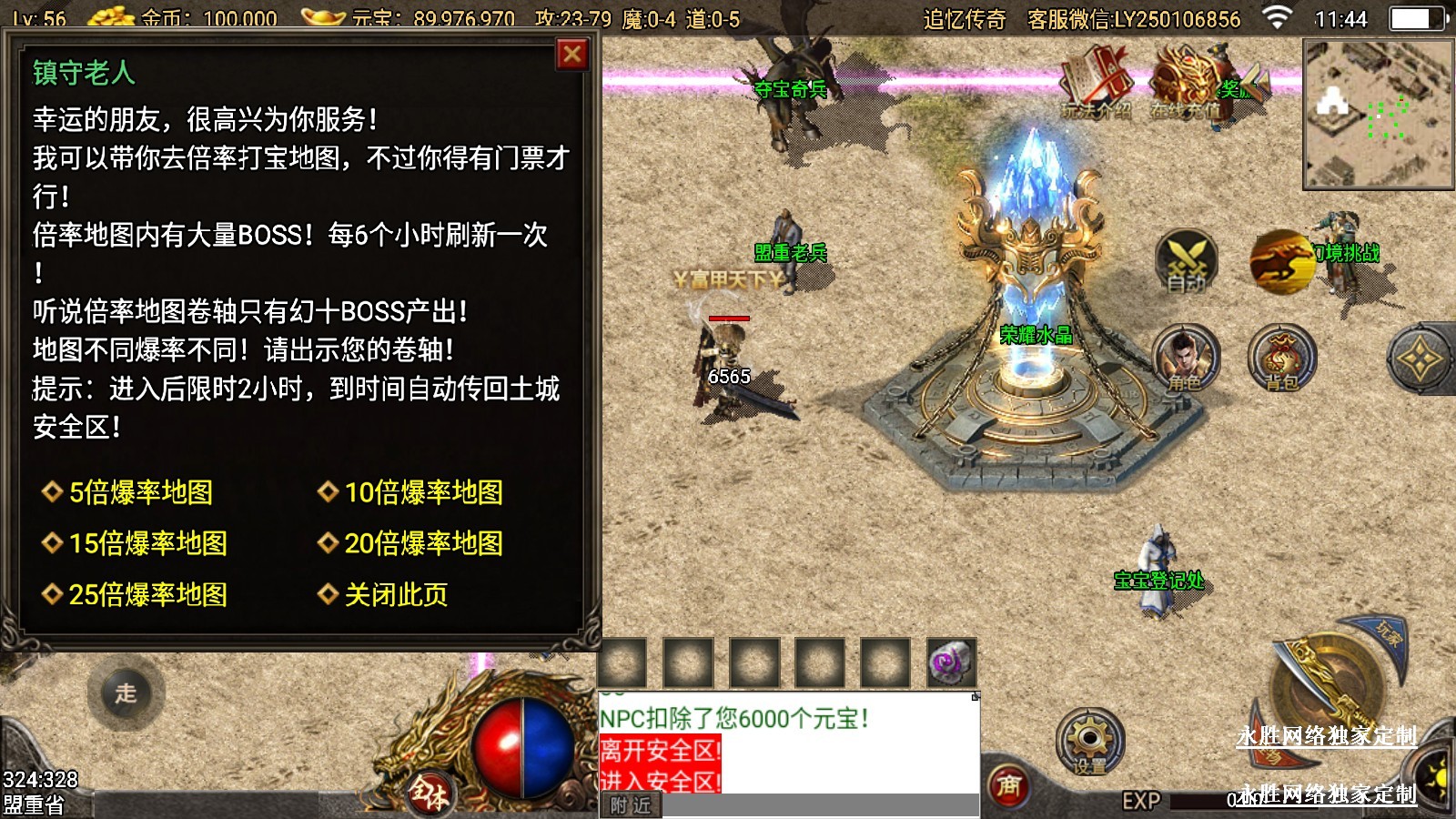
Task: Select the 25倍爆率地图 option
Action: [x=147, y=594]
